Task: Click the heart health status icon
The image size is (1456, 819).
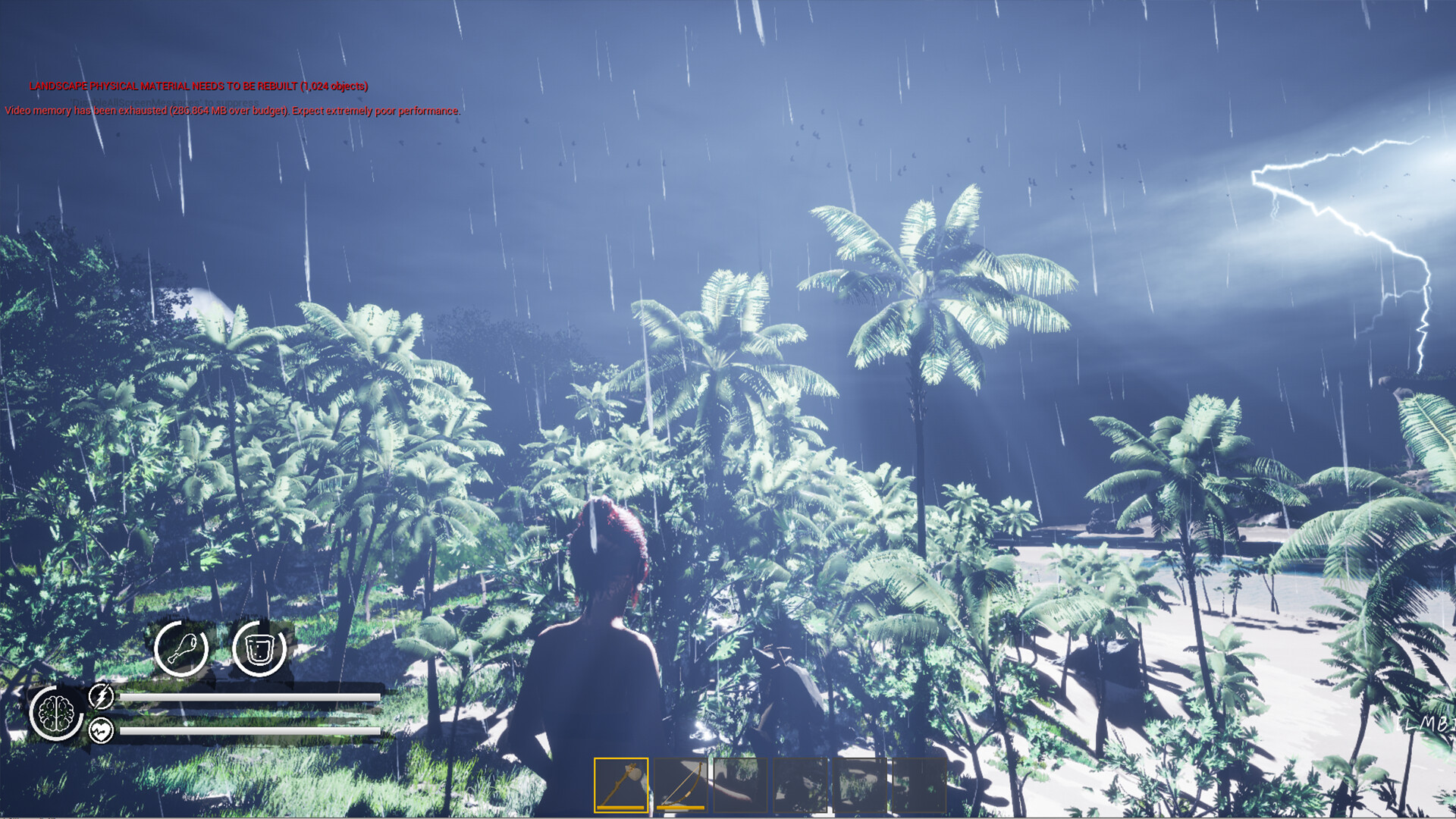Action: coord(102,730)
